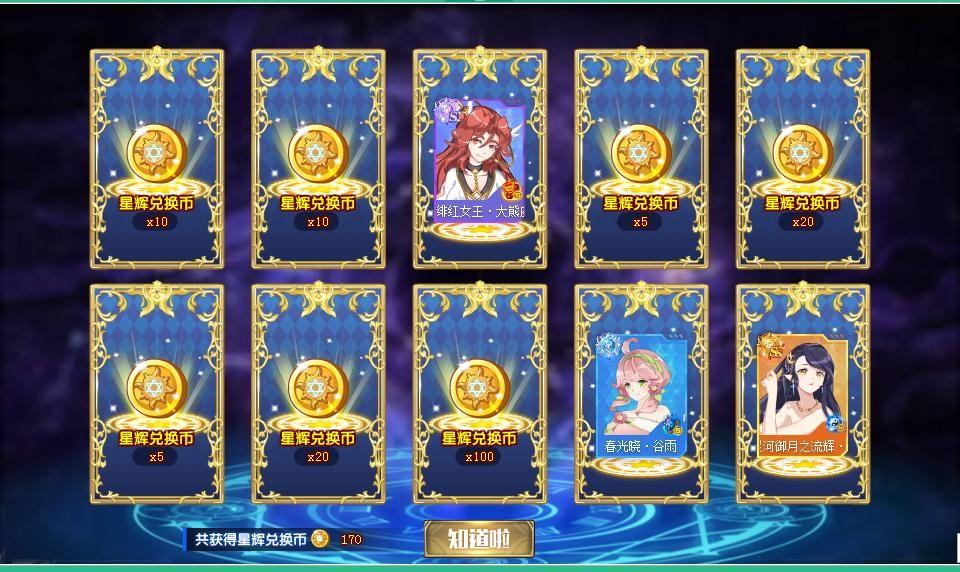Click the 星辉兑换币 x100 reward card
Image resolution: width=960 pixels, height=572 pixels.
(480, 393)
